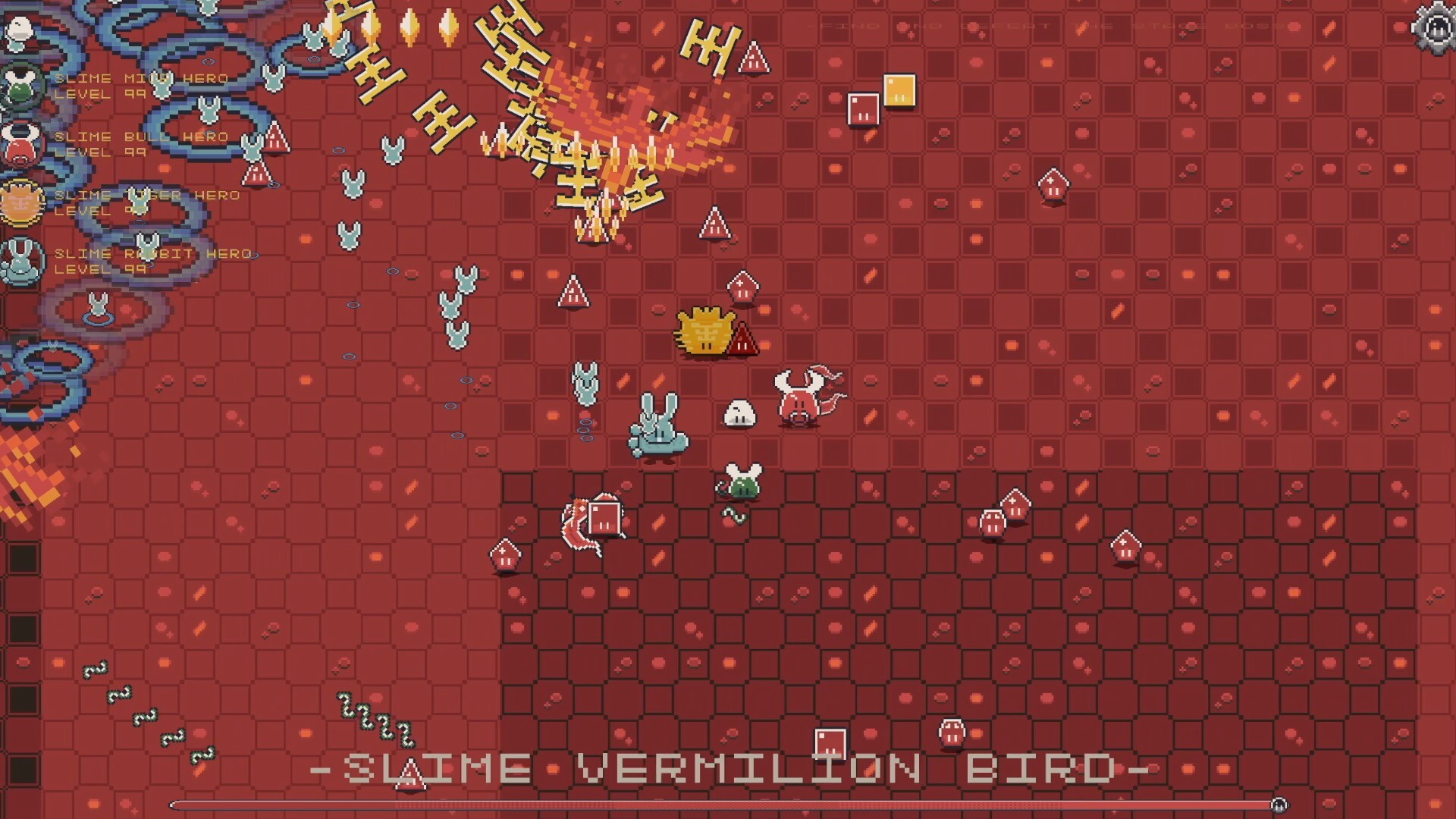The height and width of the screenshot is (819, 1456).
Task: Click the orange loot square near the top
Action: click(x=899, y=91)
